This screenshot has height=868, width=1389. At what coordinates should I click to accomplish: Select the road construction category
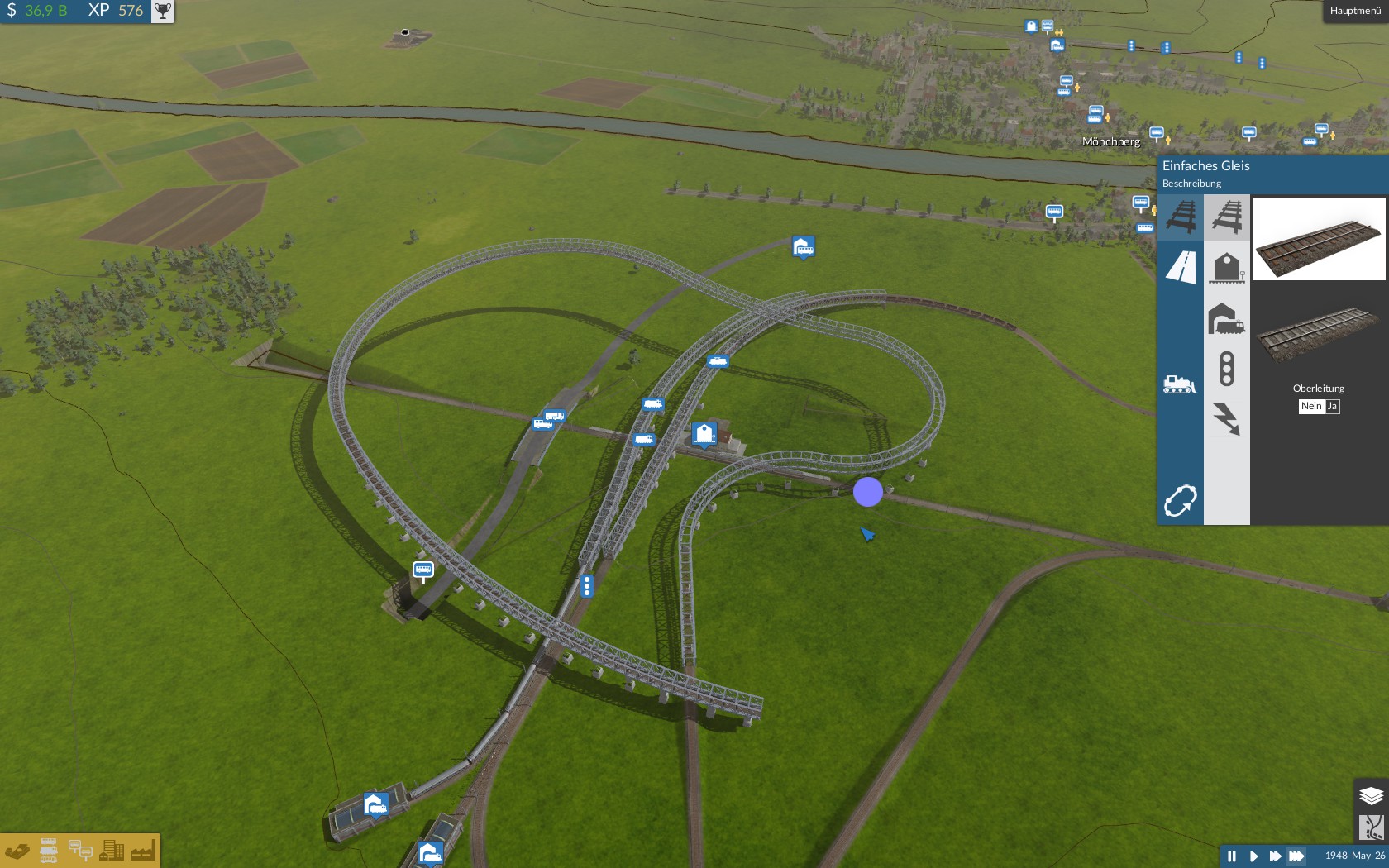tap(1180, 267)
